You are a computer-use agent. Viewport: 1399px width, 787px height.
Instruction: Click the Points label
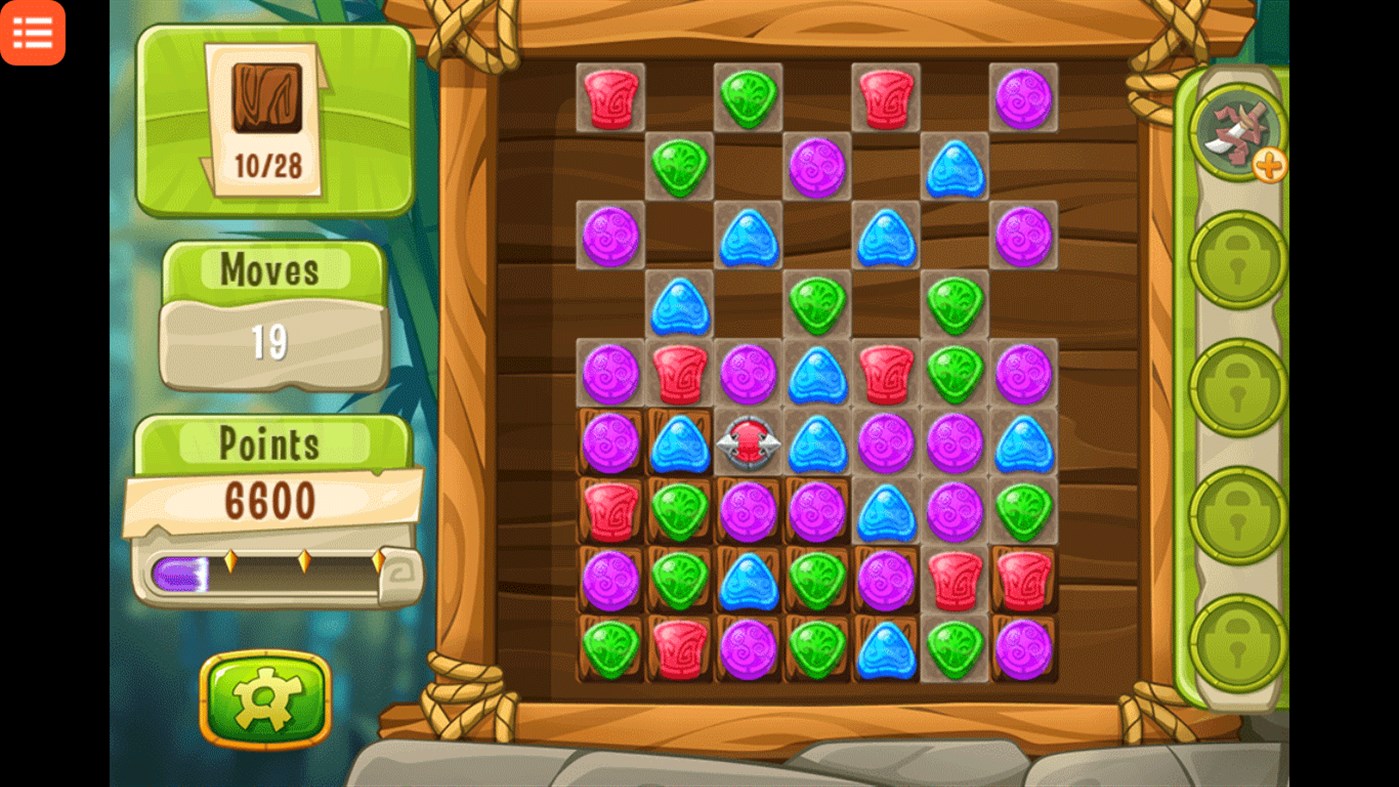[x=270, y=442]
